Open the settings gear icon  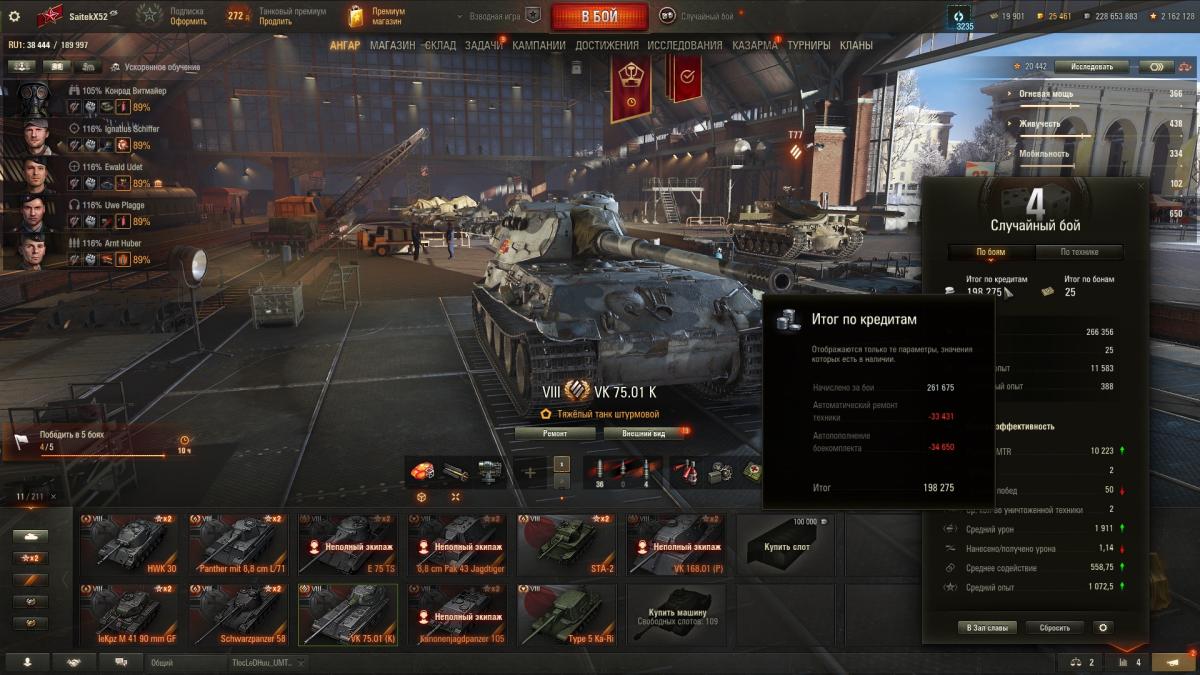[x=14, y=16]
